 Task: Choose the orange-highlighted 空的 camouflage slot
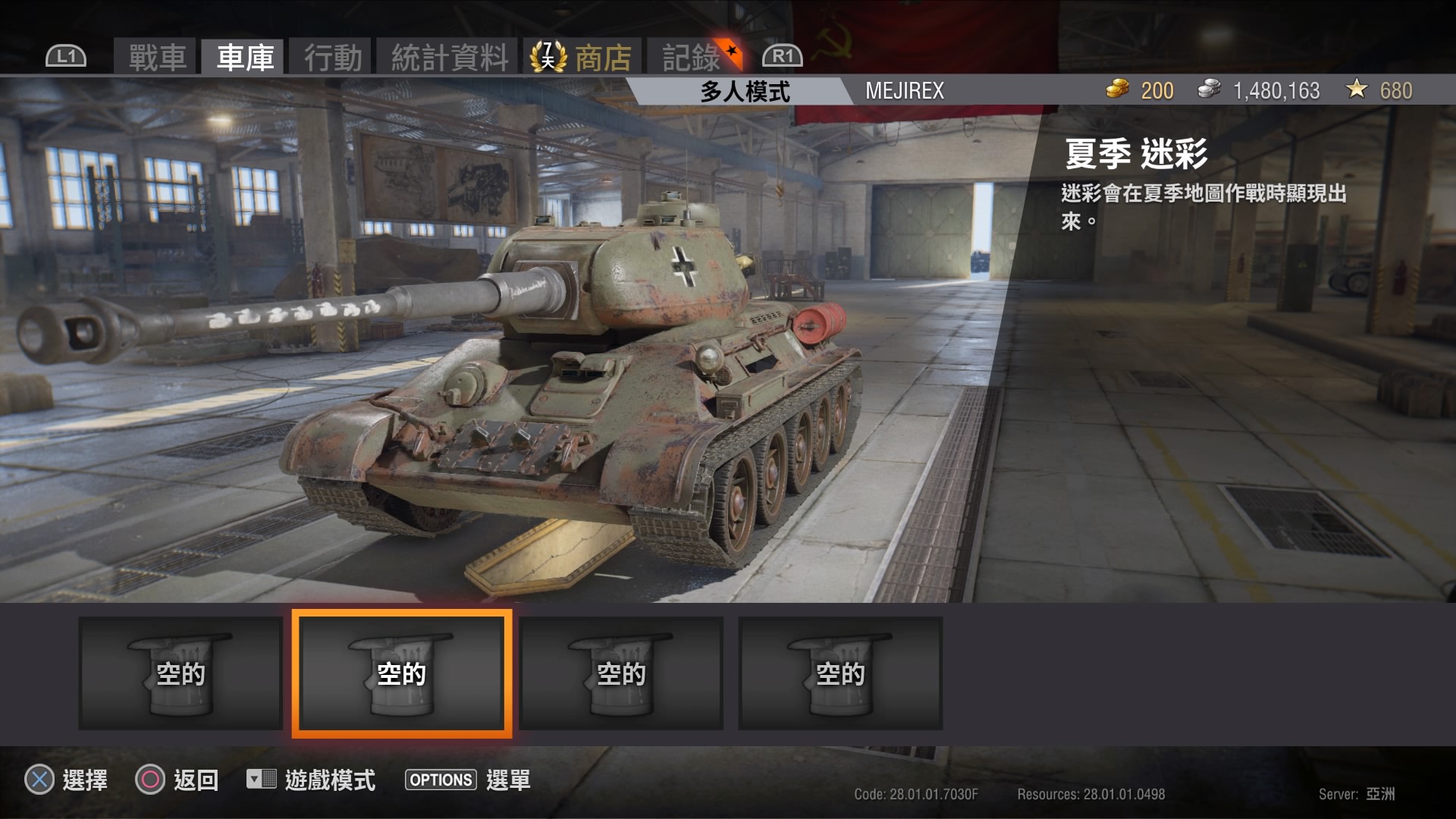tap(402, 673)
